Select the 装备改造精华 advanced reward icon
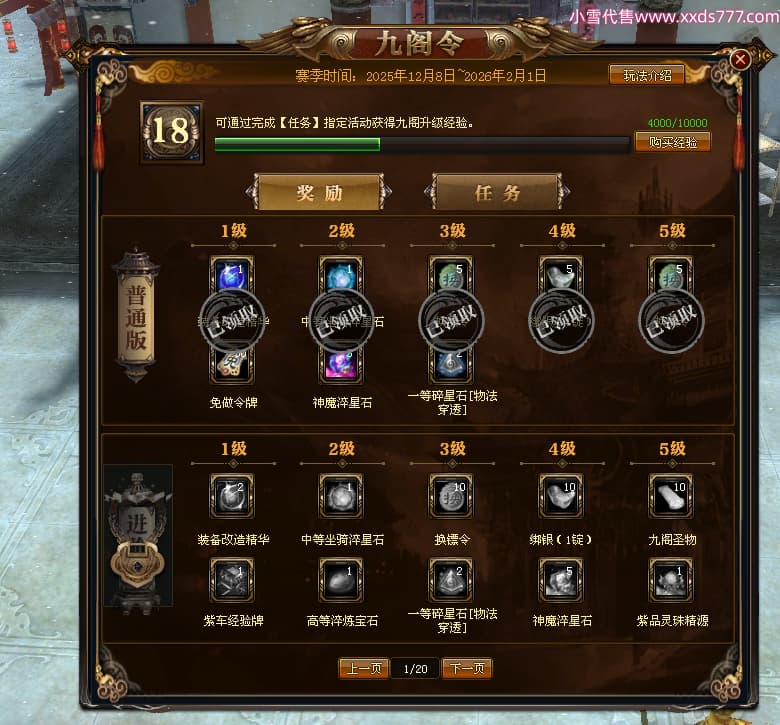The image size is (780, 725). click(232, 495)
